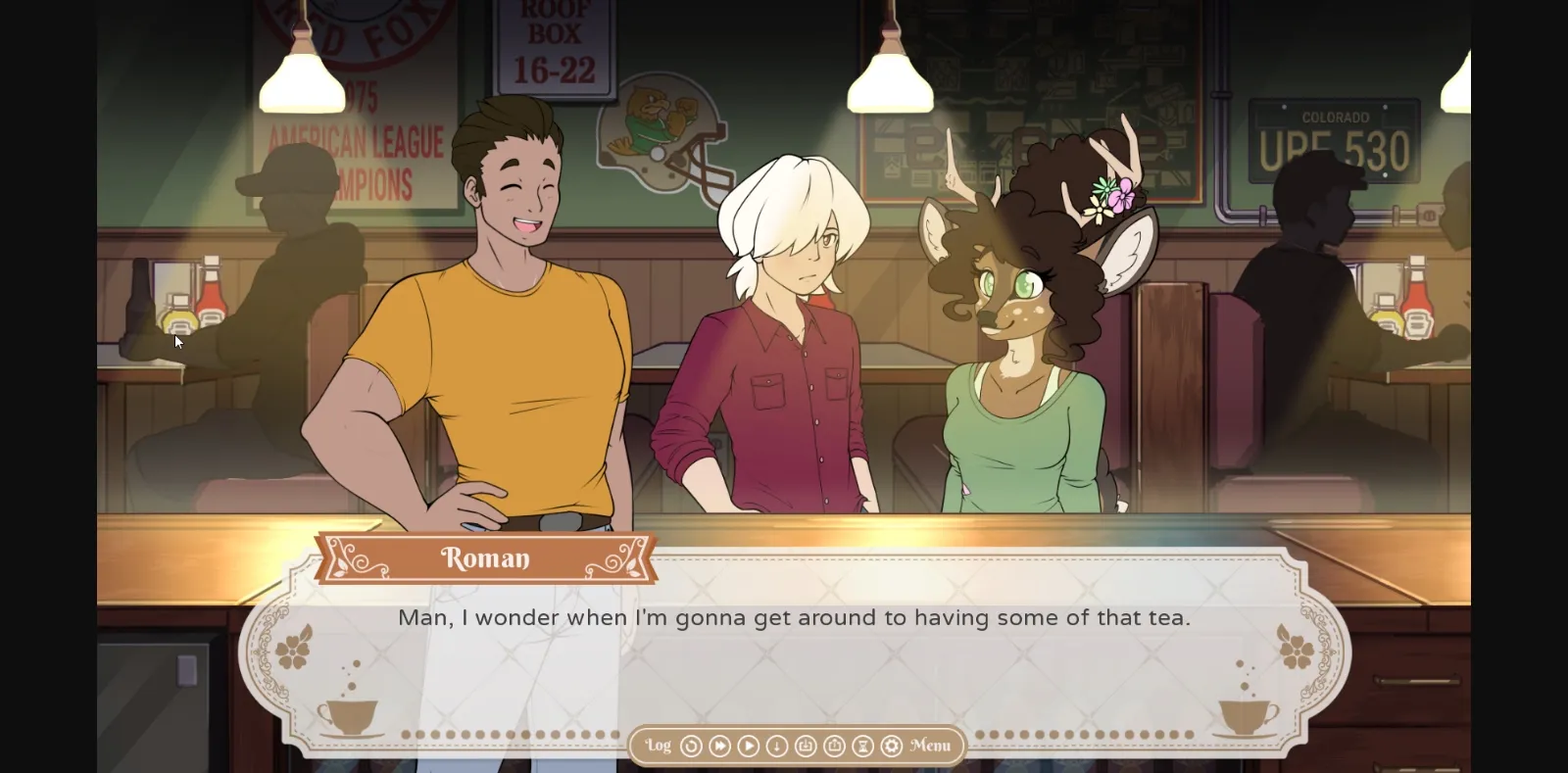Click the quick menu rounded bar
Screen dimensions: 1568x773
796,746
